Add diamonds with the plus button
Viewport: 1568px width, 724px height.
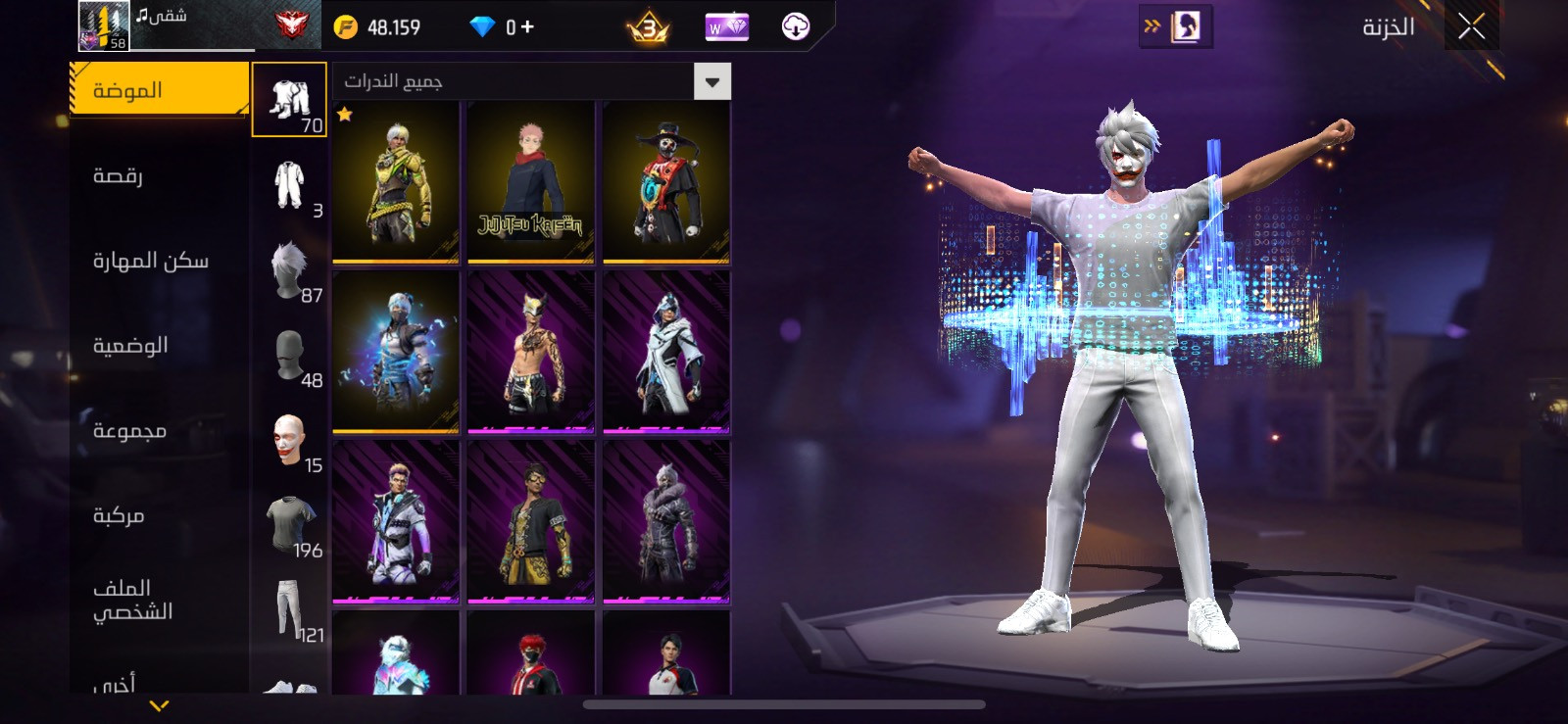pyautogui.click(x=527, y=26)
